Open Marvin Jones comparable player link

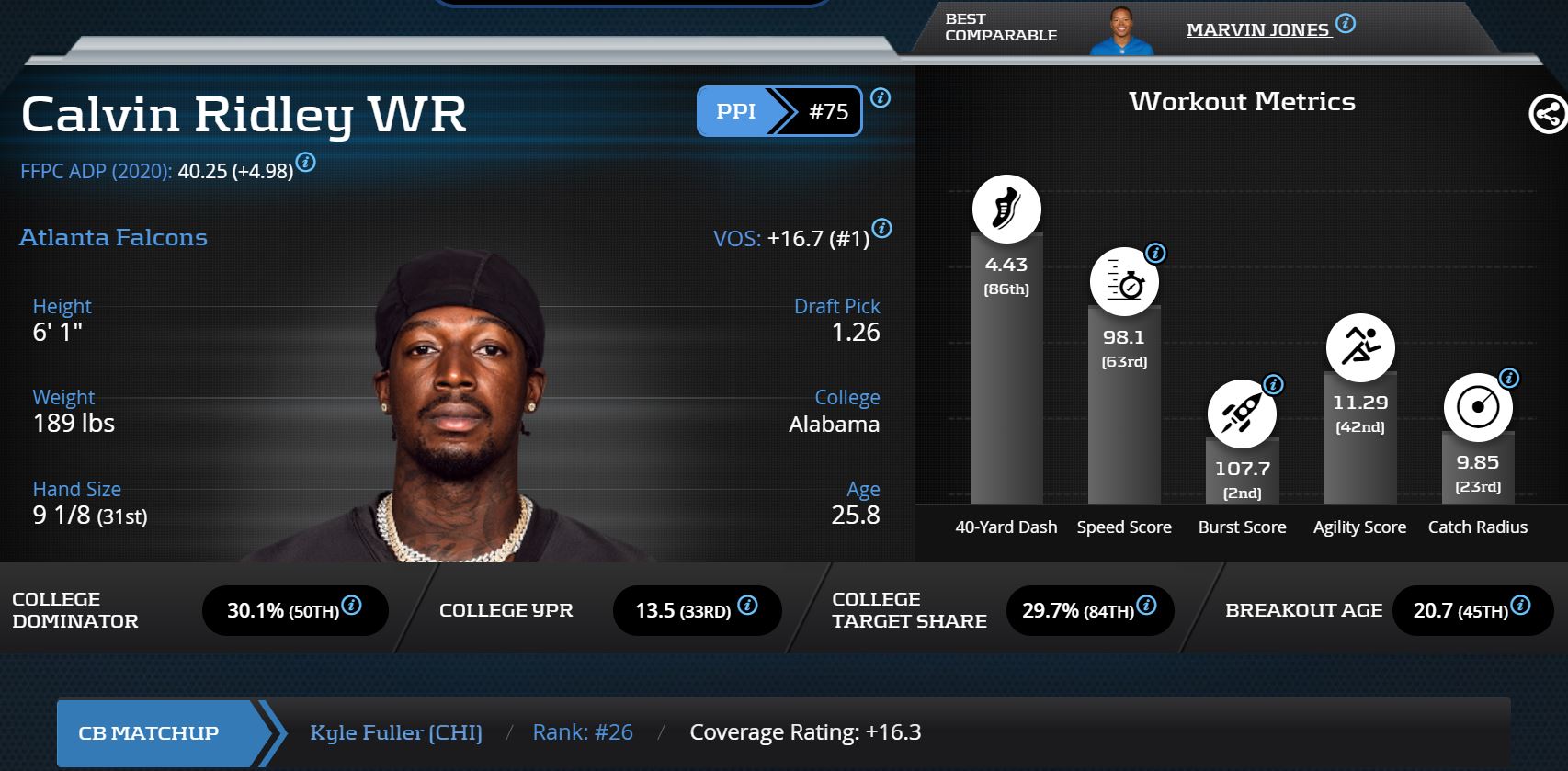point(1256,29)
